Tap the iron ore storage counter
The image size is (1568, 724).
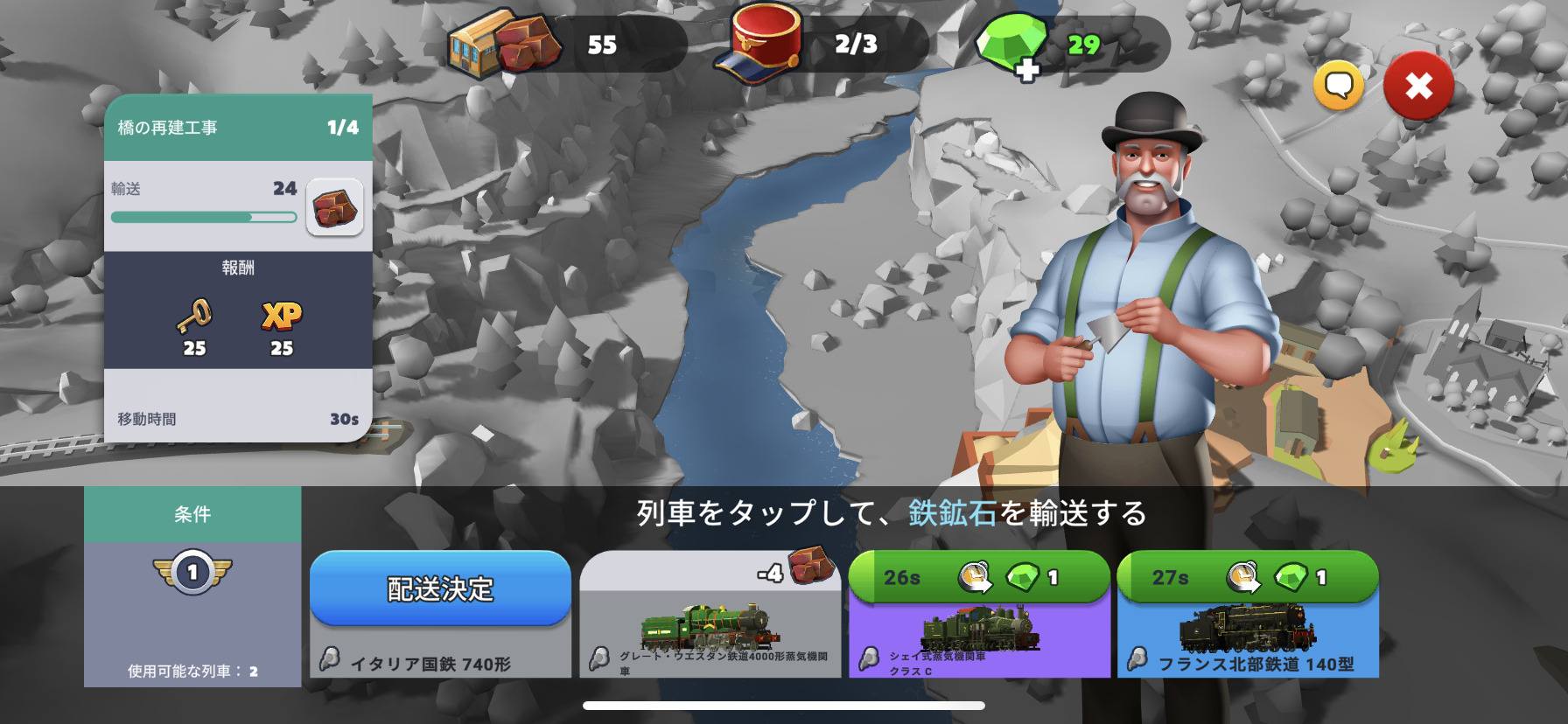coord(564,44)
